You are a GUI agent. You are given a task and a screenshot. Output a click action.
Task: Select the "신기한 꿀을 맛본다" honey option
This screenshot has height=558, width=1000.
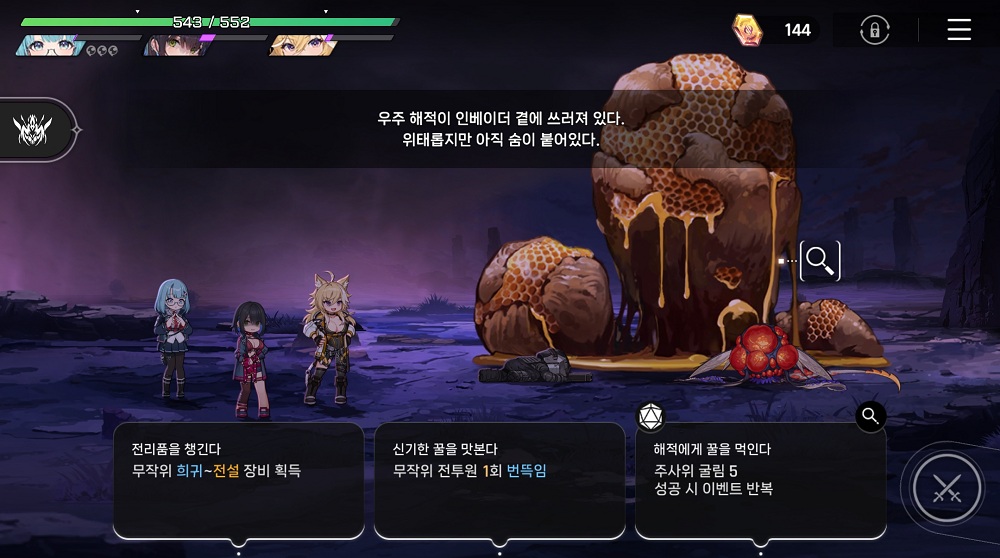(x=499, y=480)
